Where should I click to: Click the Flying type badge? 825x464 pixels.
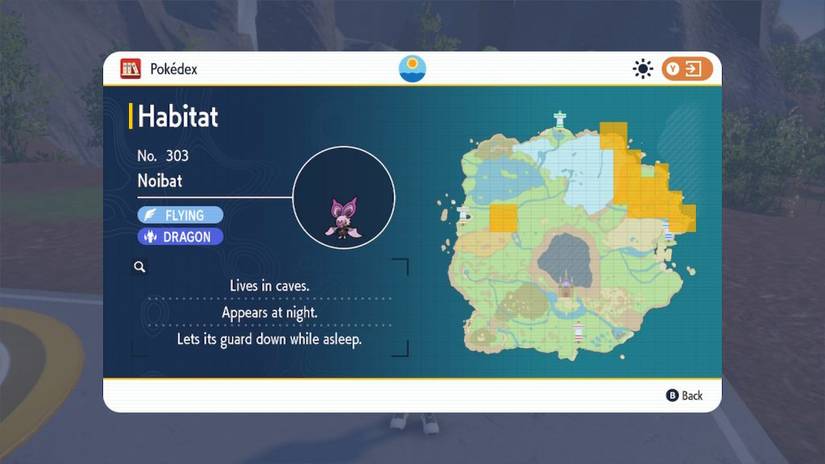pyautogui.click(x=180, y=215)
